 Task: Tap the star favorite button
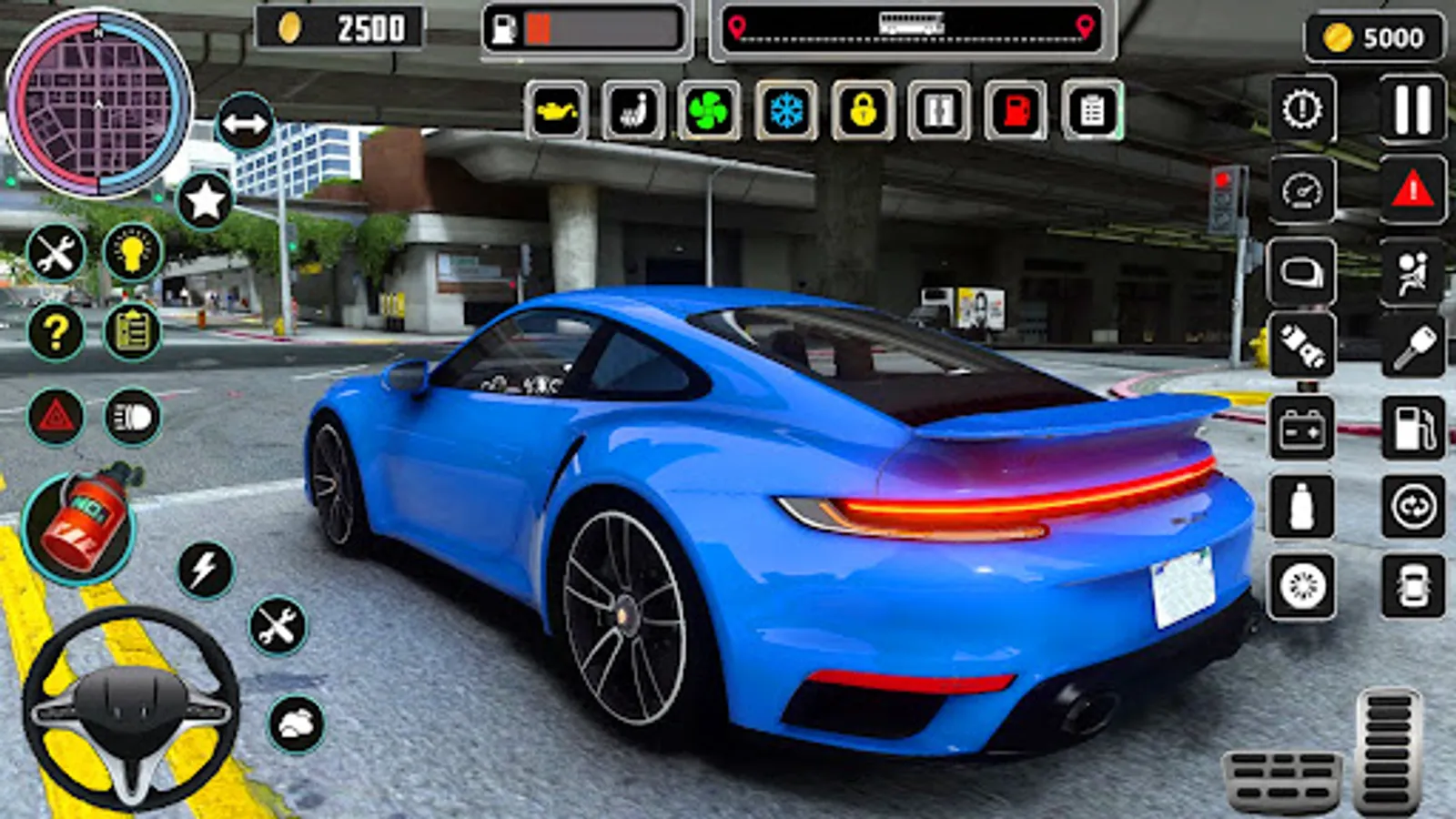coord(205,201)
